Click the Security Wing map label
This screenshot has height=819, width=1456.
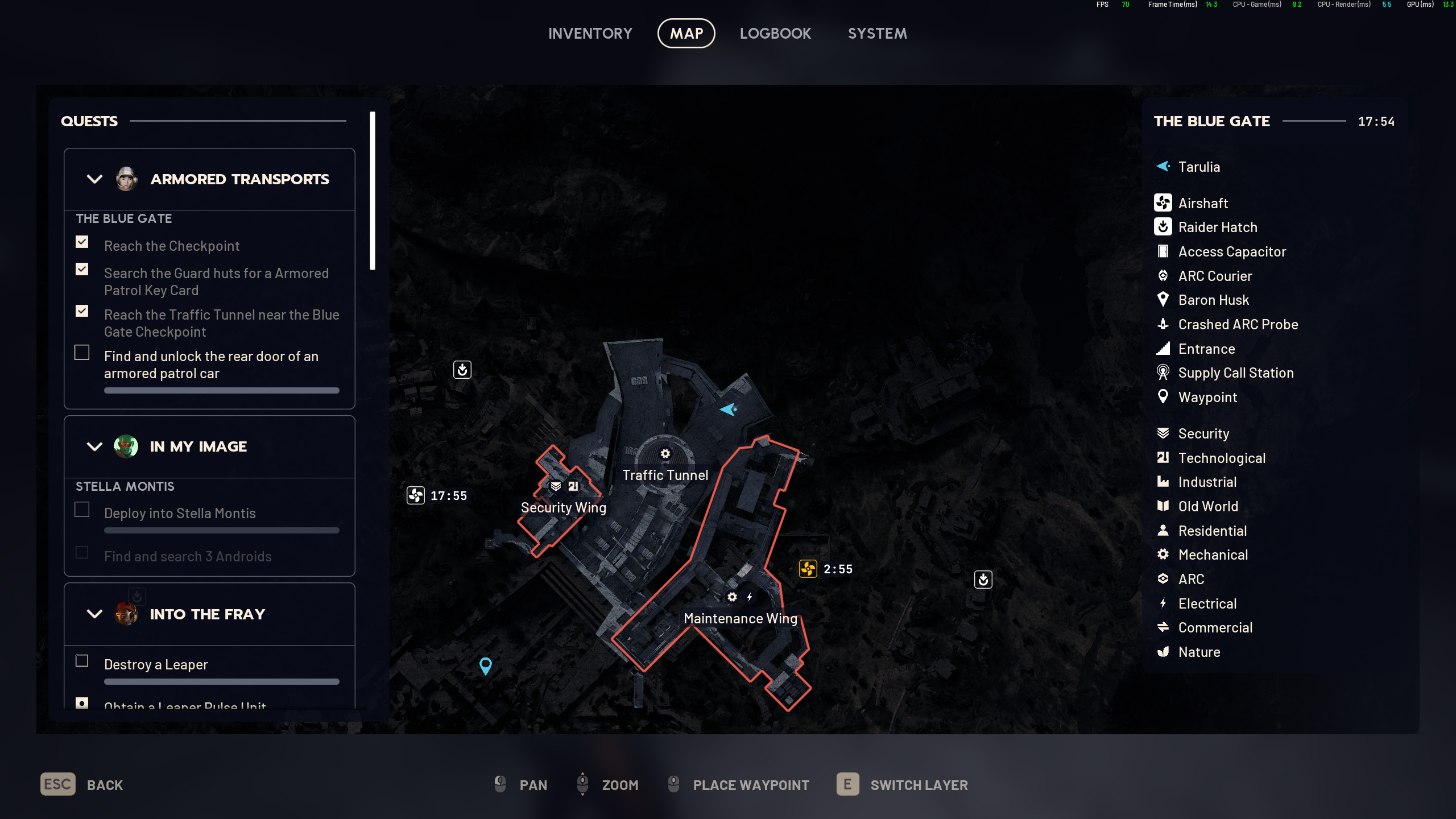click(563, 507)
